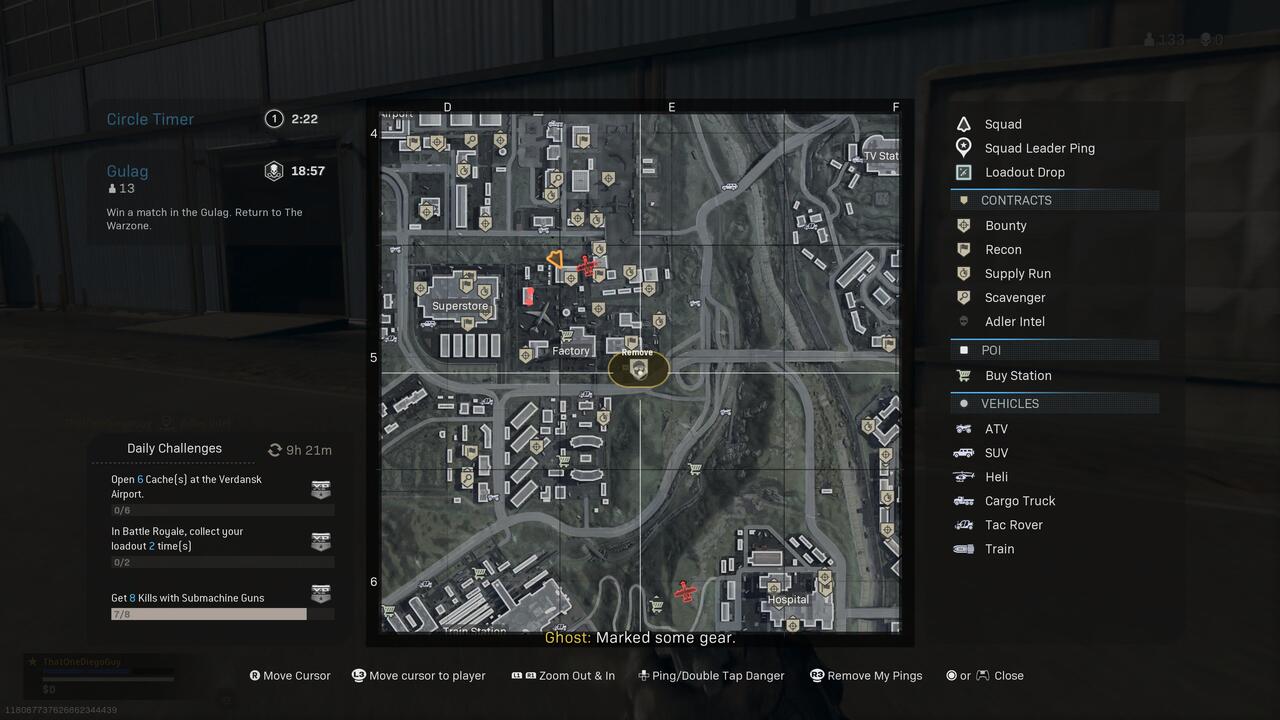Click the Submachine Gun kills progress bar

pos(208,613)
